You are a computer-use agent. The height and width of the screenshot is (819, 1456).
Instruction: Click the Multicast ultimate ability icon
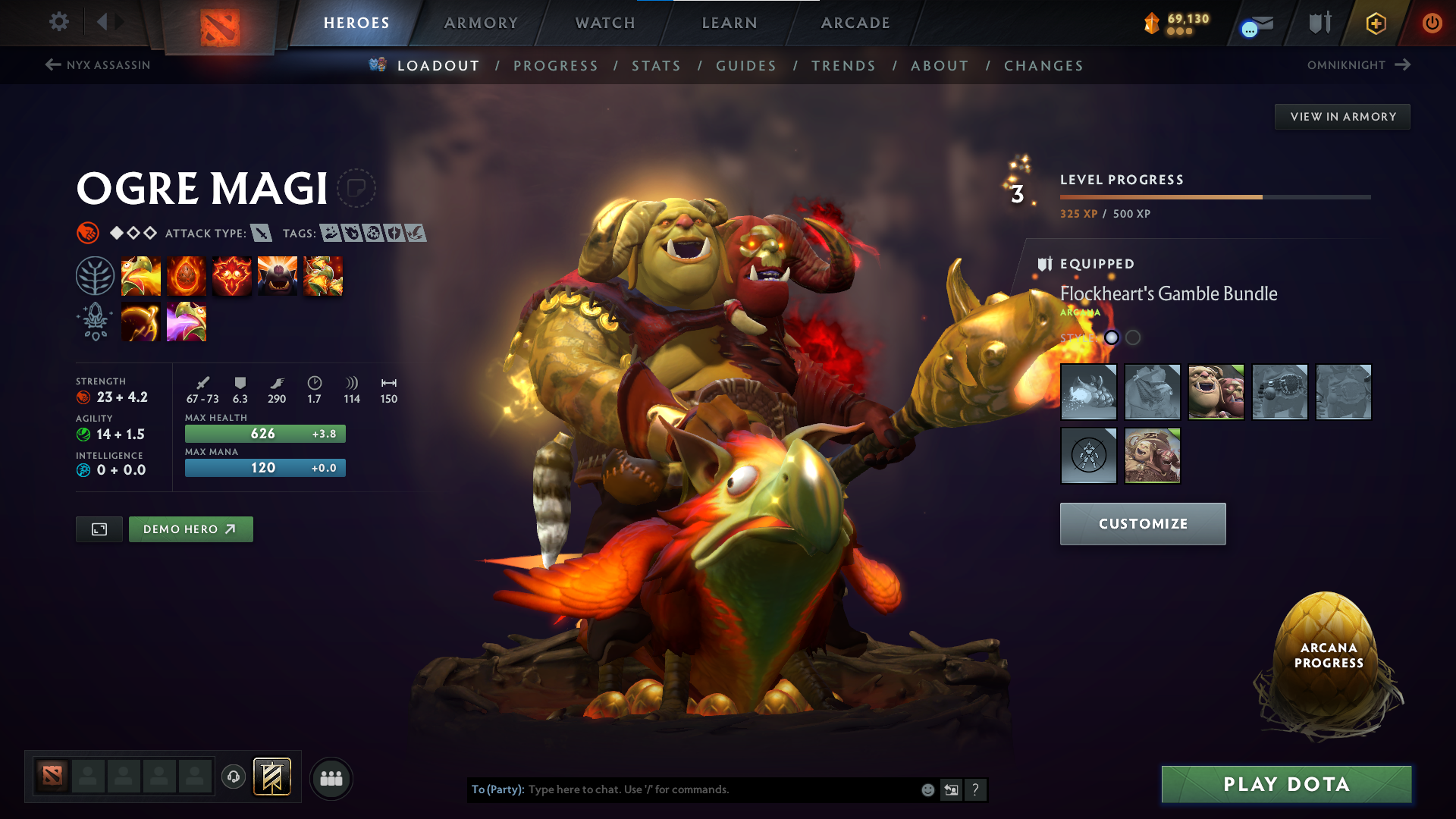(278, 275)
